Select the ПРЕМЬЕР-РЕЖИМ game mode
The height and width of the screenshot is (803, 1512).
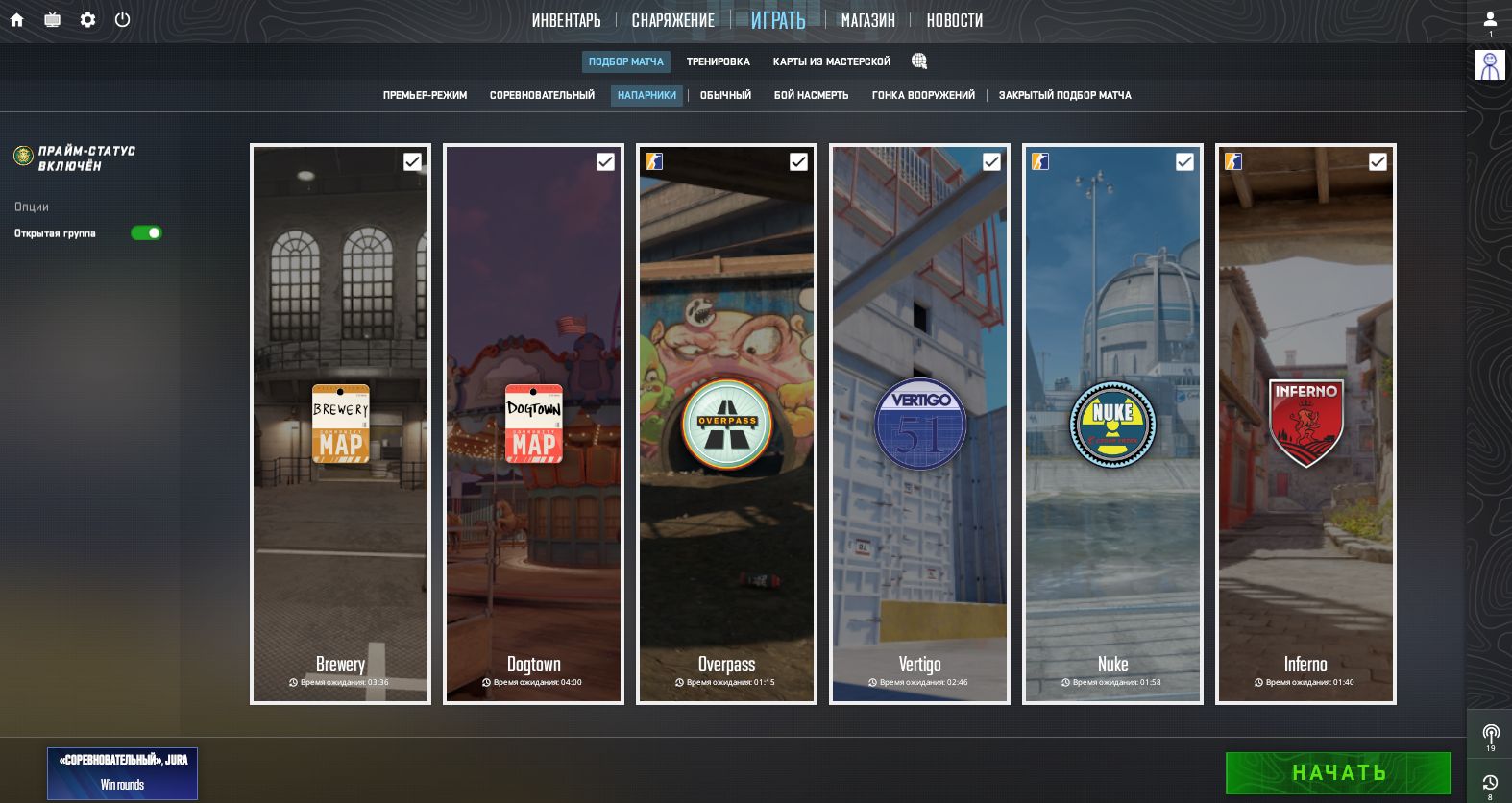point(425,95)
